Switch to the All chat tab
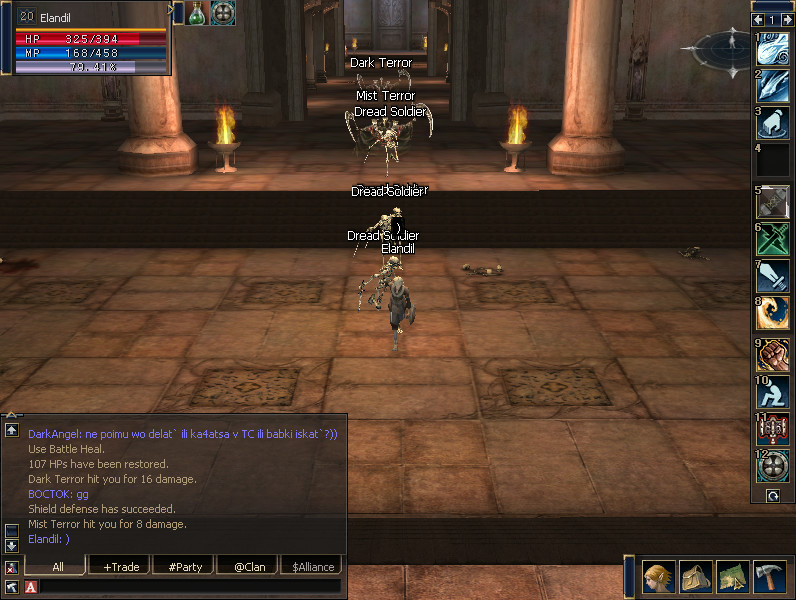The height and width of the screenshot is (600, 796). pyautogui.click(x=58, y=567)
